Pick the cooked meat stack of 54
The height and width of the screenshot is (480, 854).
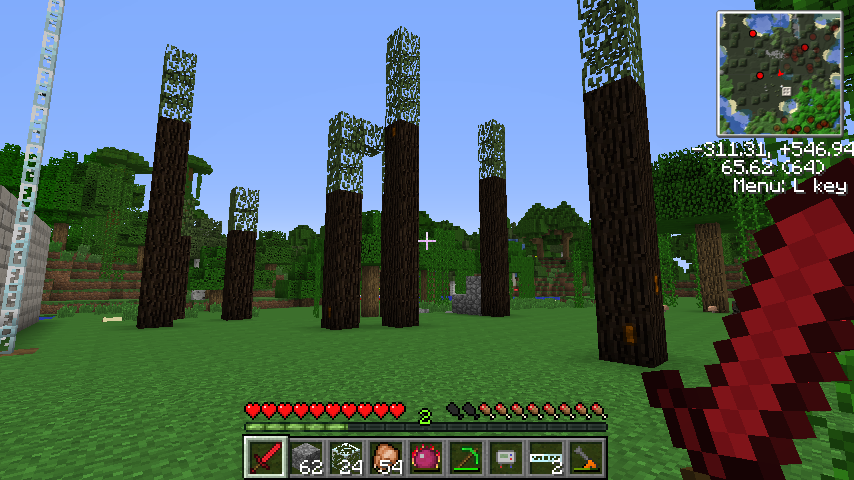coord(385,458)
